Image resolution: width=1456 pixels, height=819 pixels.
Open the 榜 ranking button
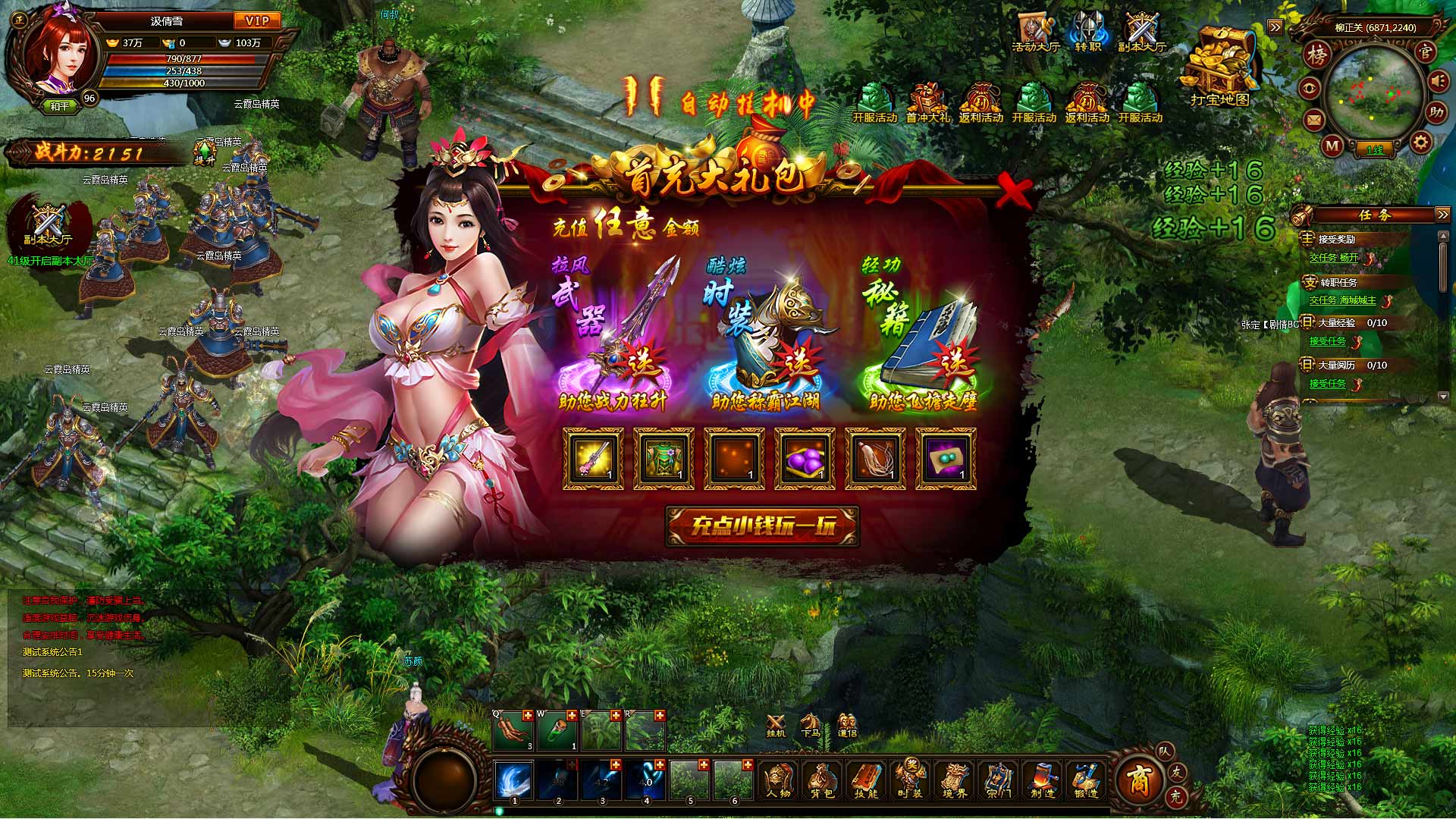click(1319, 54)
